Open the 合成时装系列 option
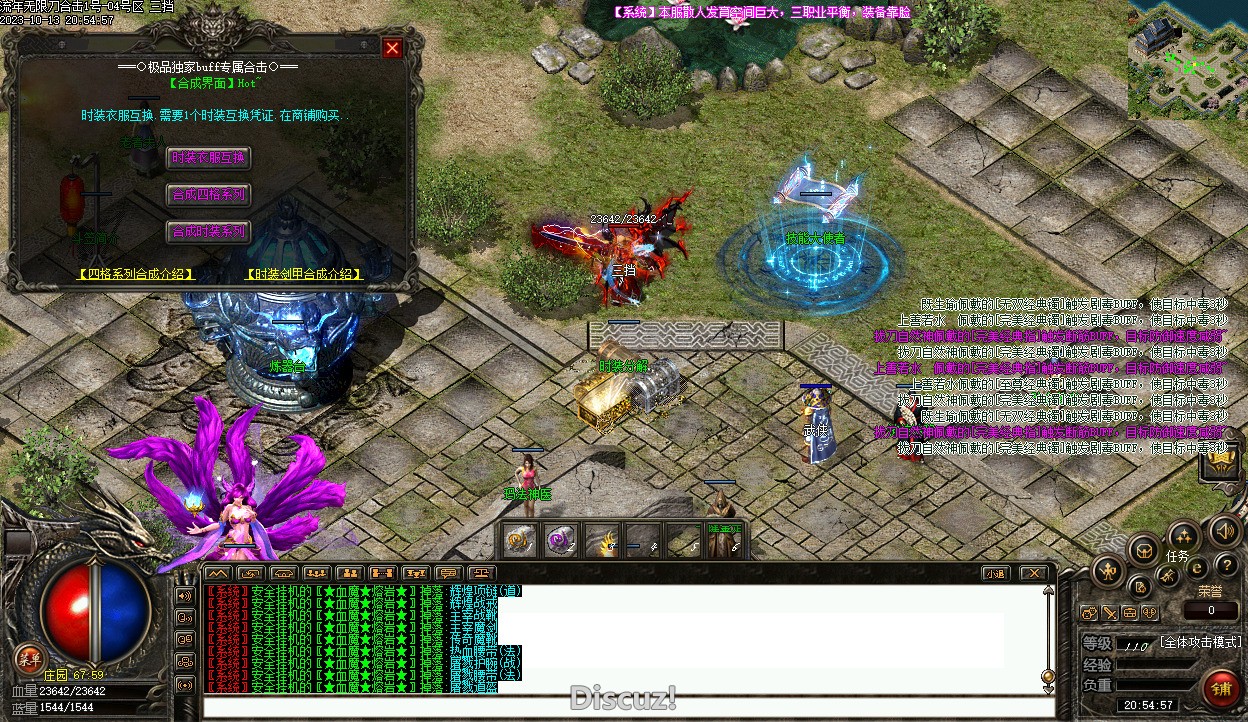The width and height of the screenshot is (1248, 722). (208, 232)
